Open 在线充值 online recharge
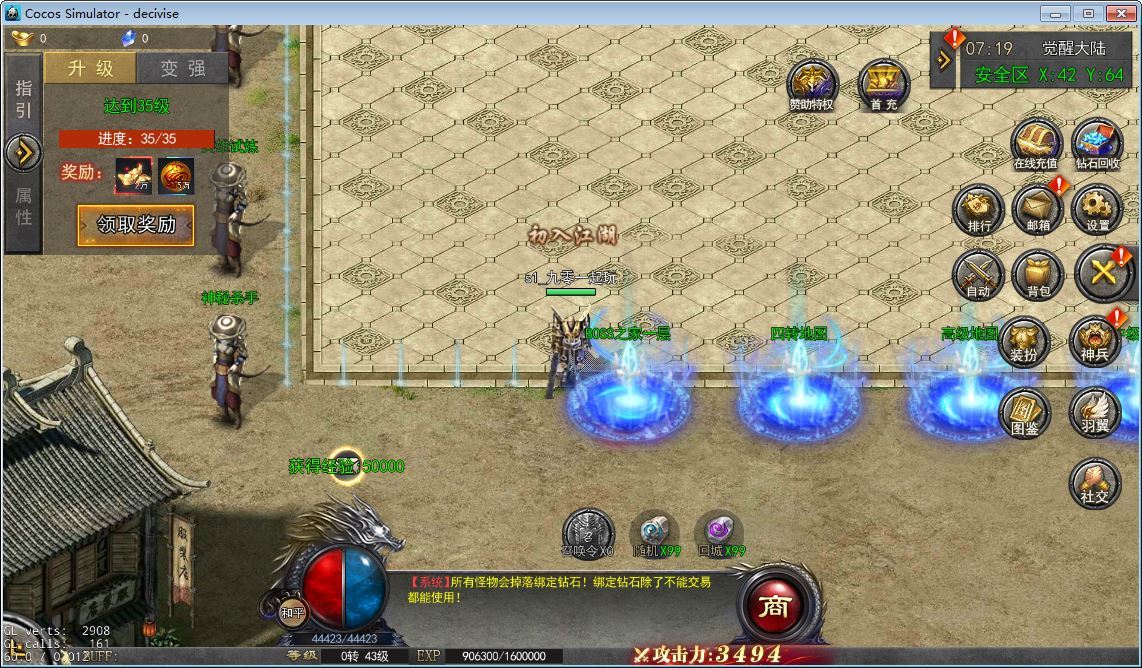 click(x=1035, y=143)
